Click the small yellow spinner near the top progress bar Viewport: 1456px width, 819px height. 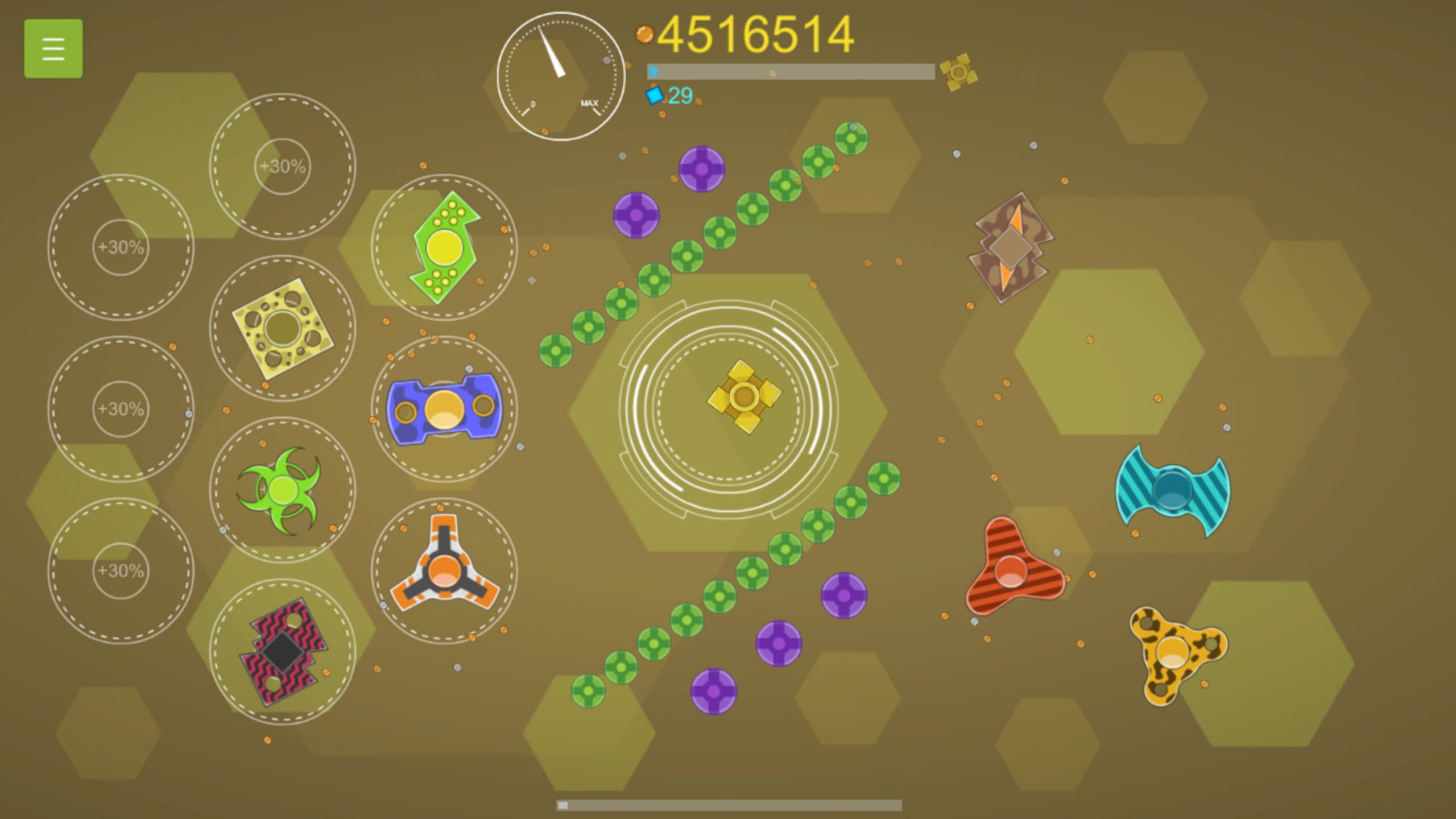click(959, 71)
